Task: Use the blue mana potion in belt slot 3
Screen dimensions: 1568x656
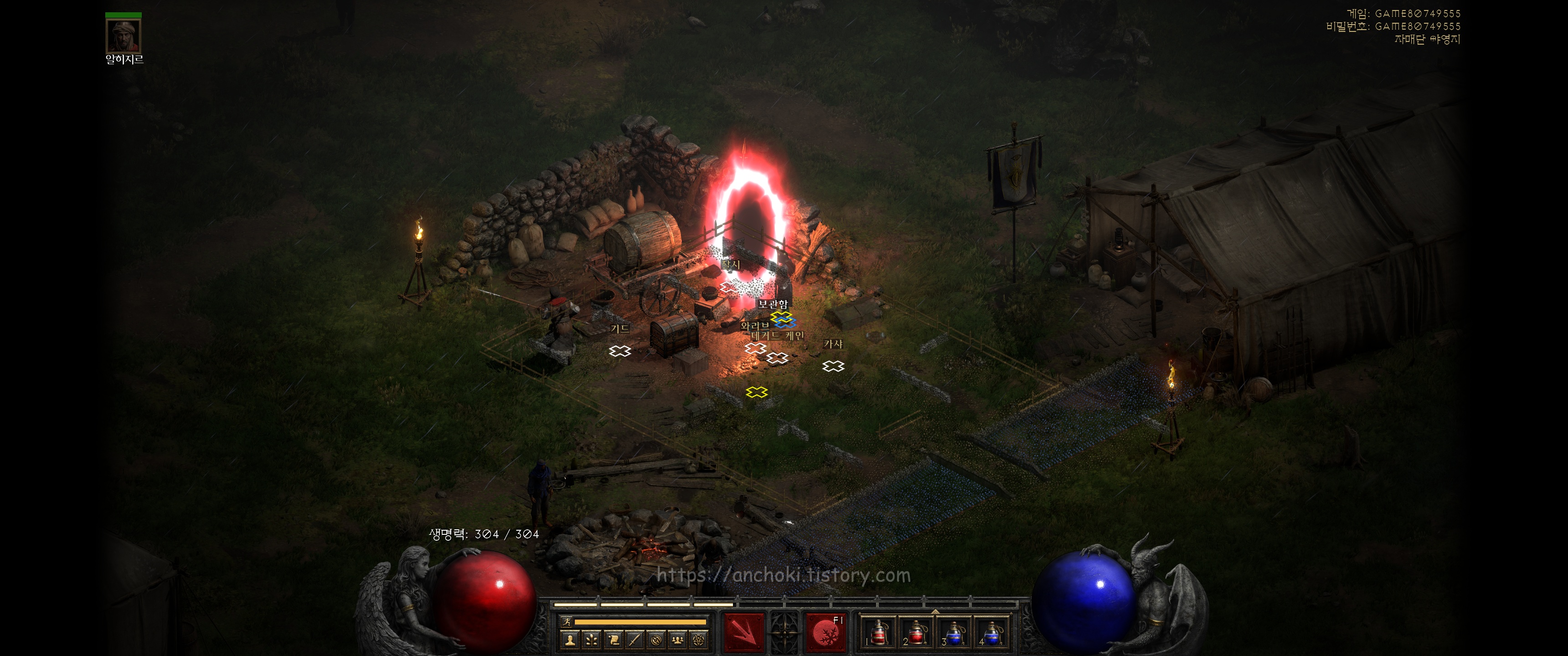Action: click(954, 633)
